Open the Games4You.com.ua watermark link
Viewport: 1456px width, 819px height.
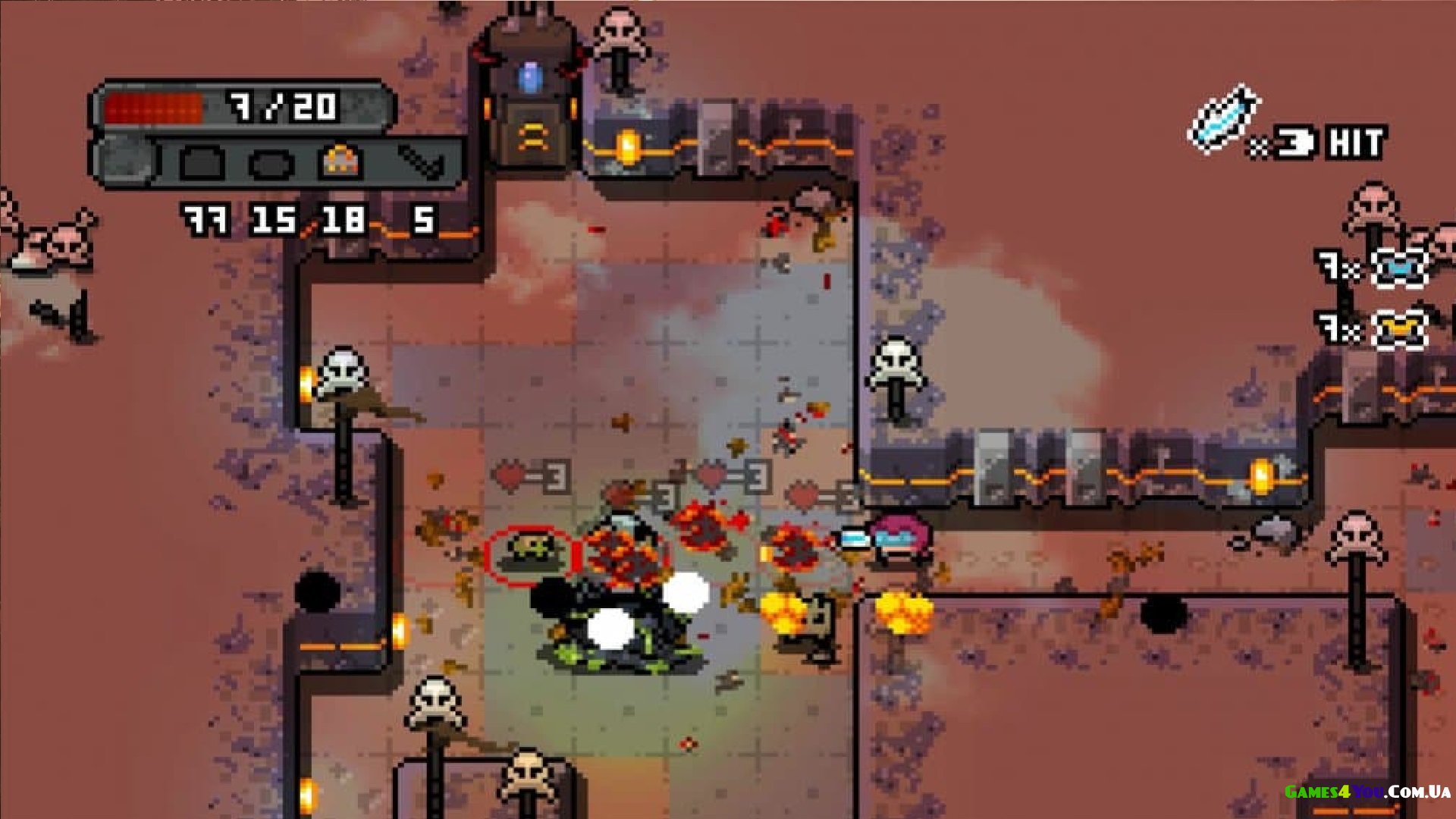tap(1367, 792)
